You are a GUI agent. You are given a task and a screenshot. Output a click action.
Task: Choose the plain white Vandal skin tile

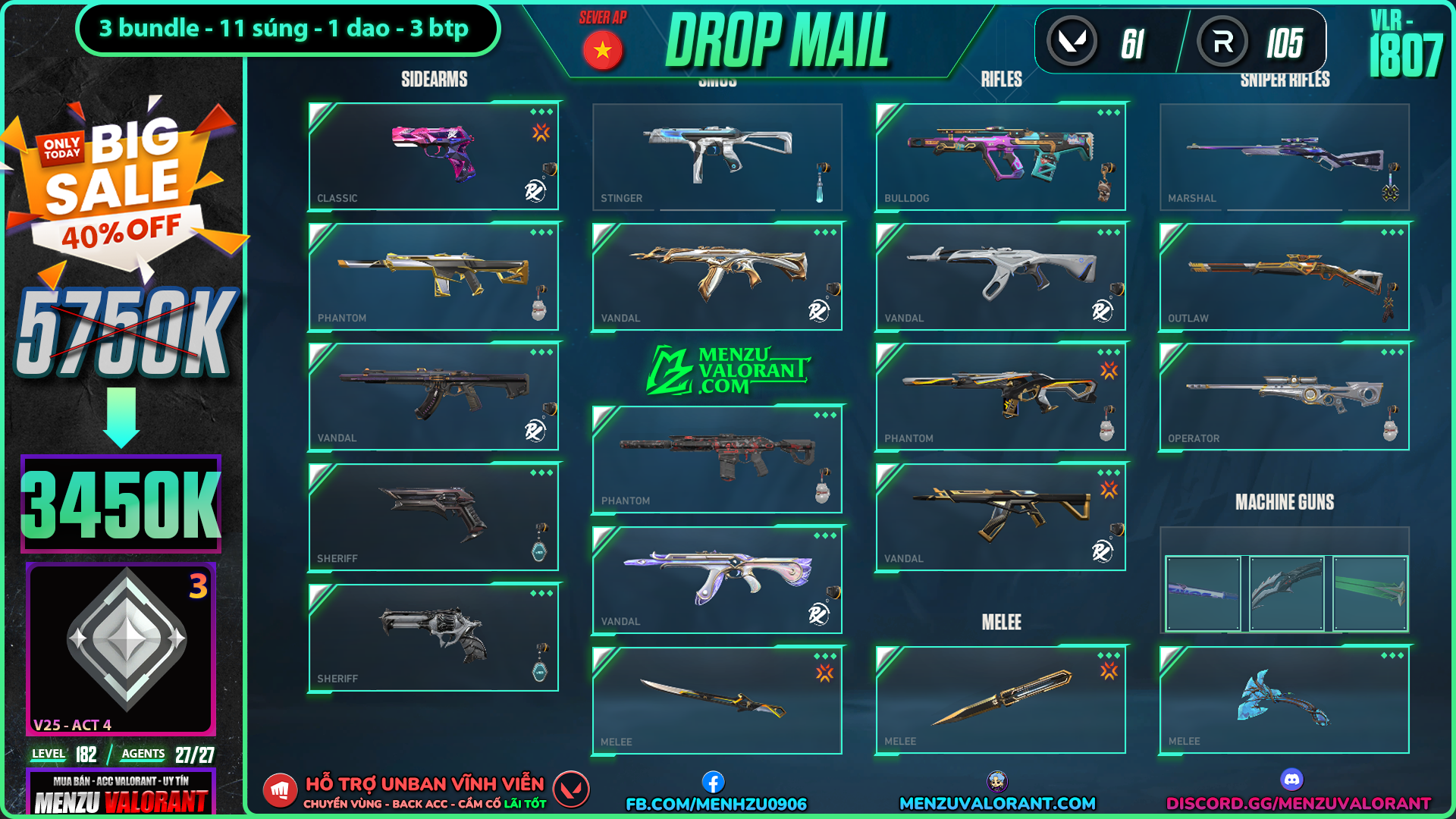click(x=1000, y=276)
